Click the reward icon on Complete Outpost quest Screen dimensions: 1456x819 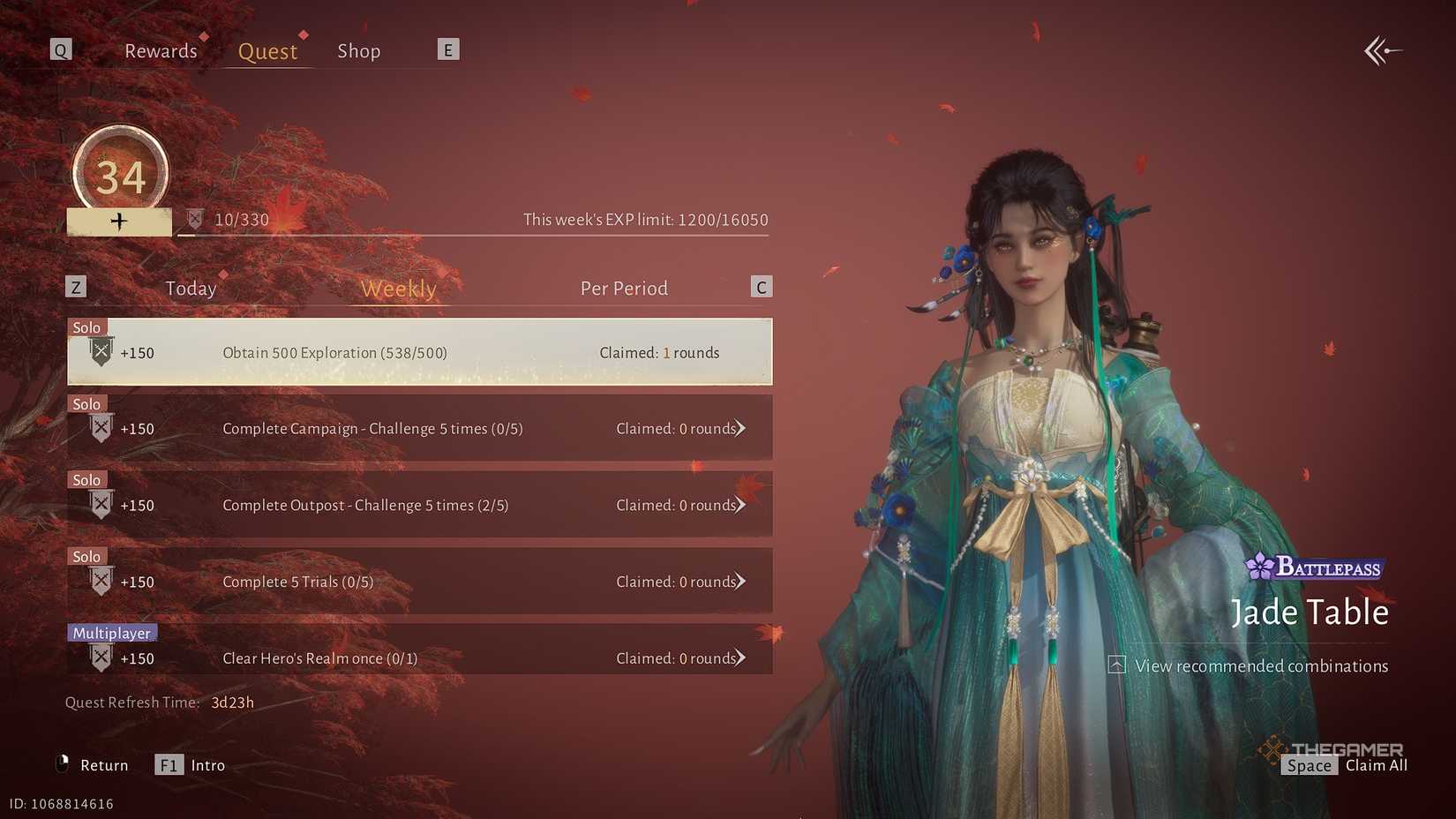coord(100,504)
